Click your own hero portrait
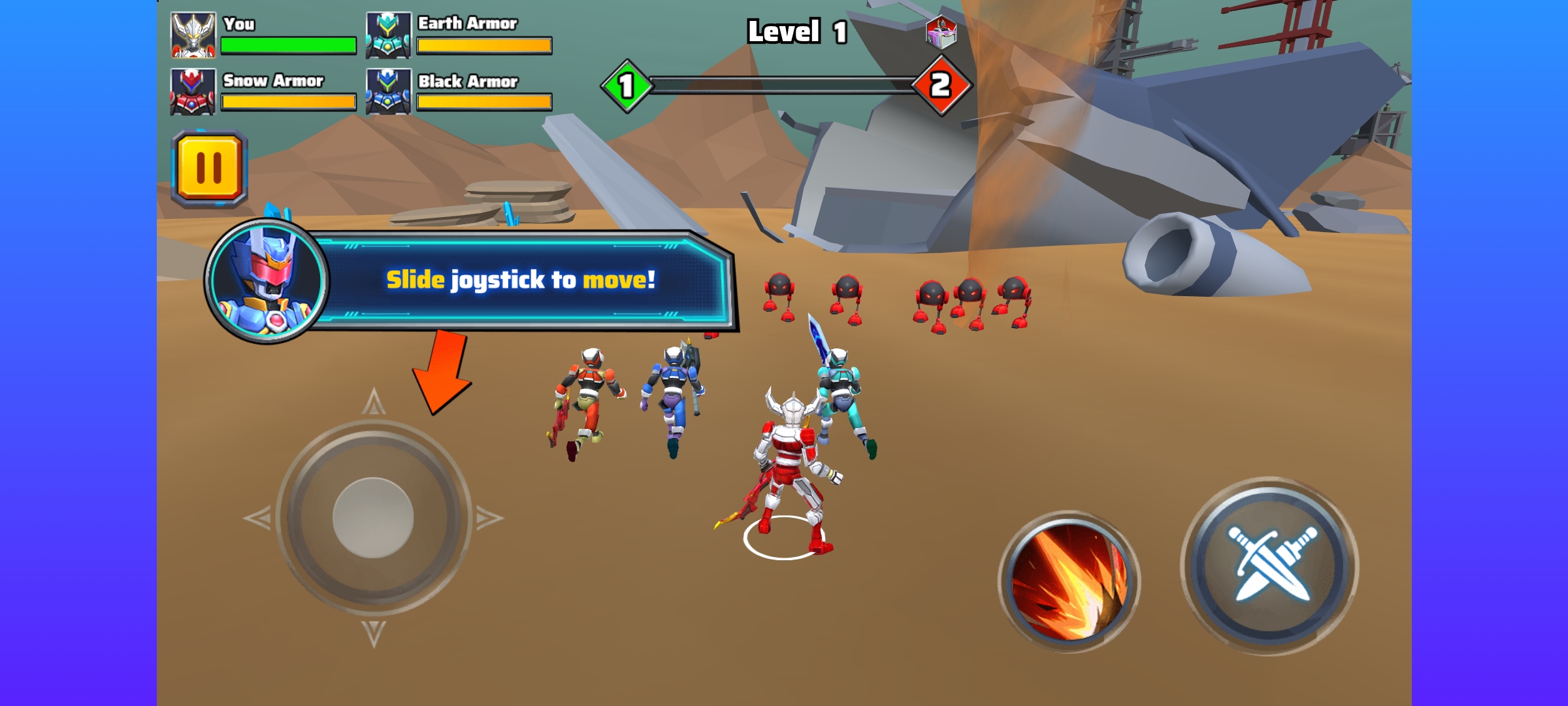 (x=193, y=35)
